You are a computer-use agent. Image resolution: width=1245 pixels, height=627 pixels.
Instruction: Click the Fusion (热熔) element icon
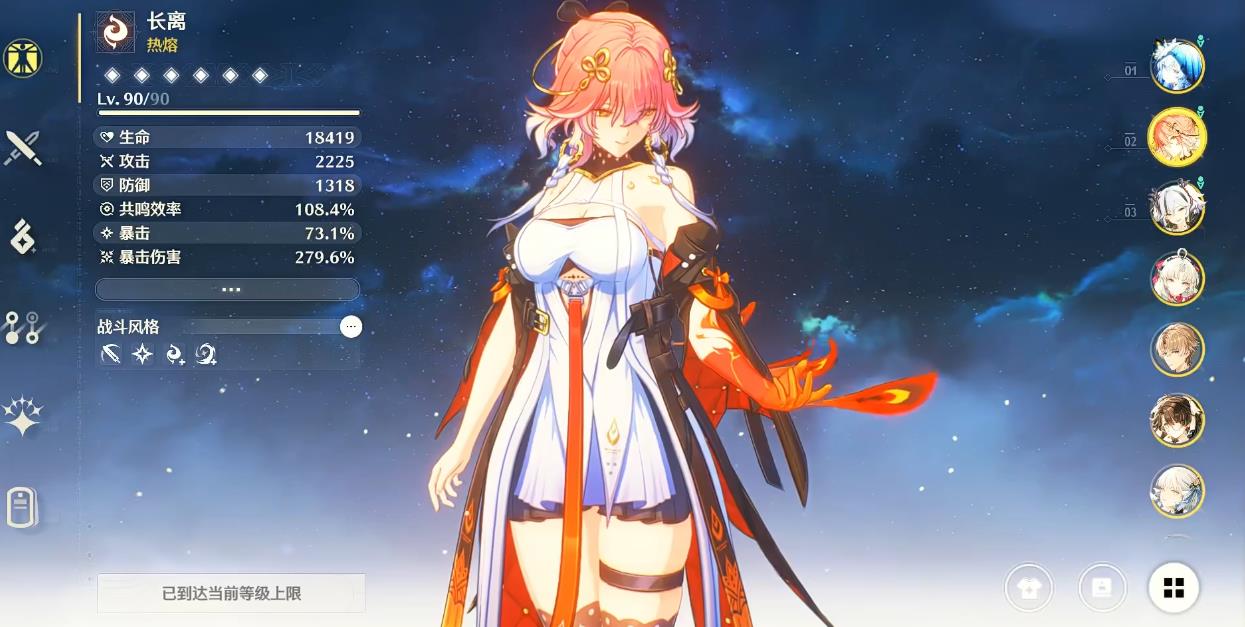115,32
